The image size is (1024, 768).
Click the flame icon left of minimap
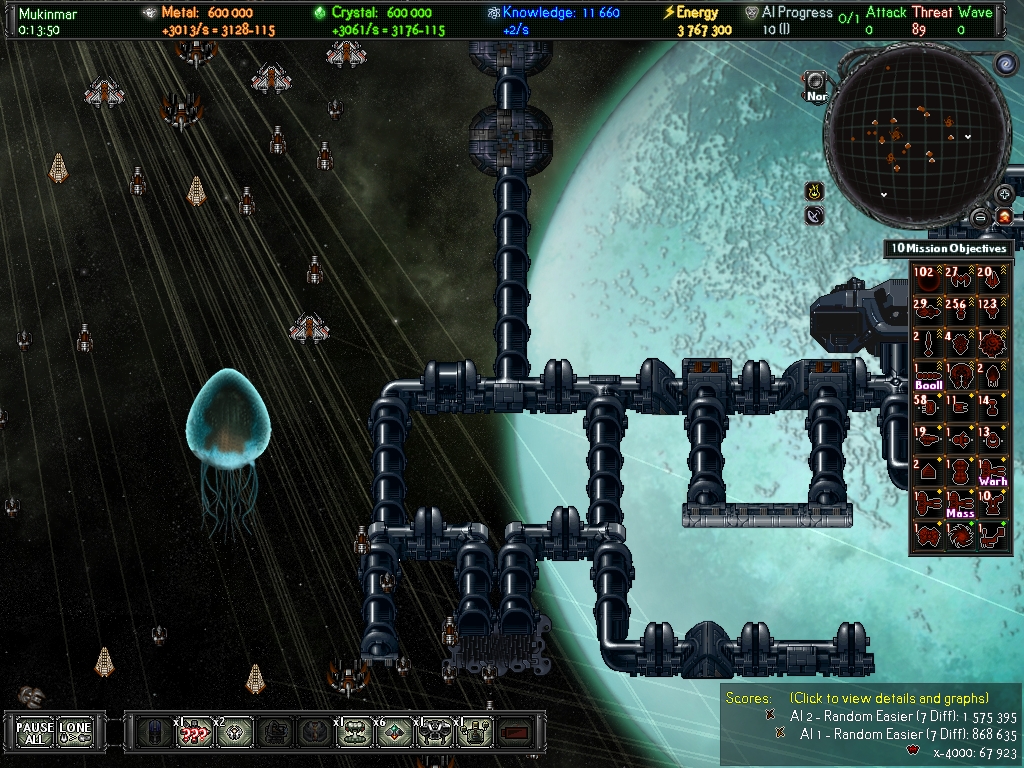tap(815, 190)
